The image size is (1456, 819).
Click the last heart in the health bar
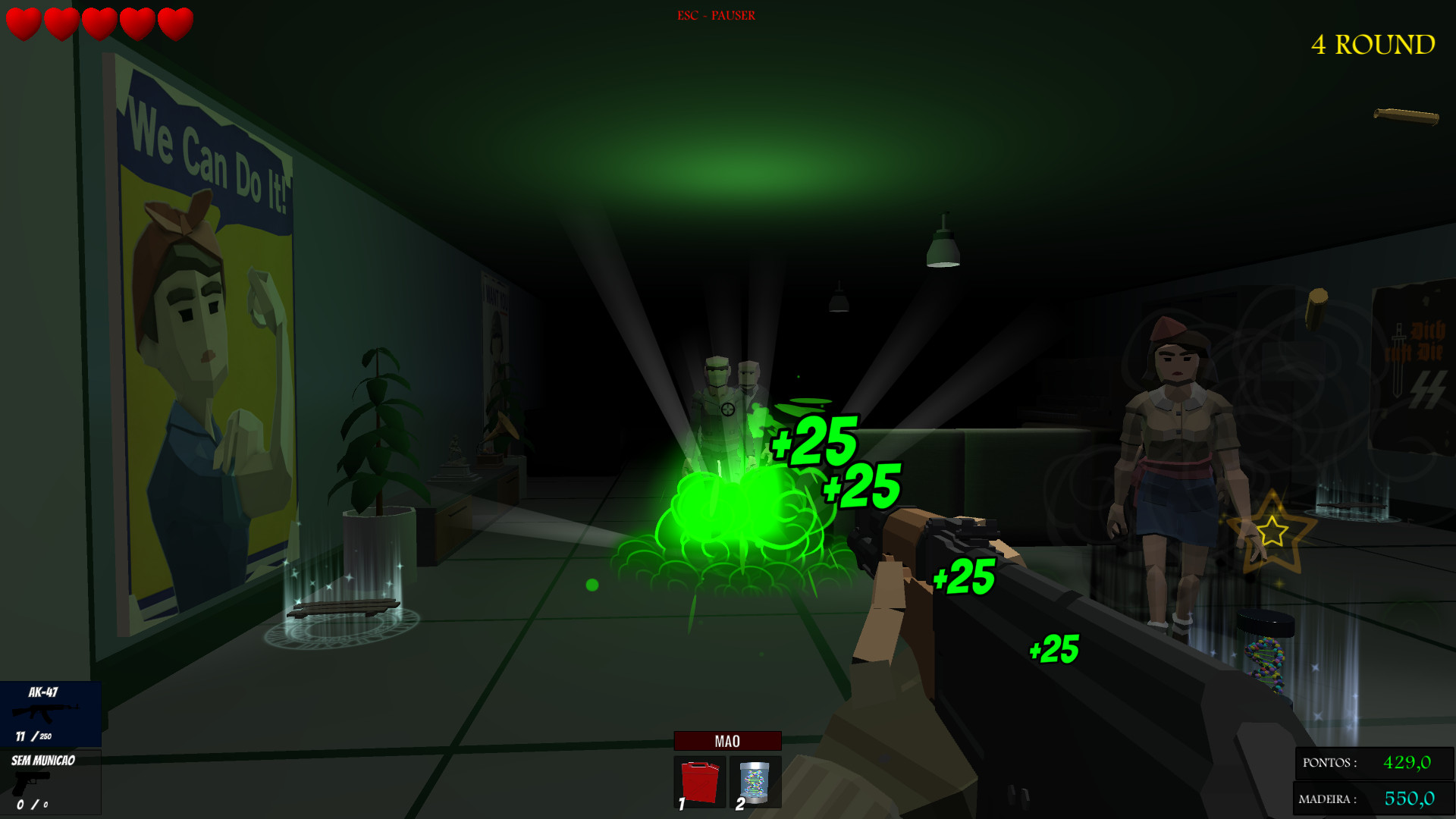[177, 23]
